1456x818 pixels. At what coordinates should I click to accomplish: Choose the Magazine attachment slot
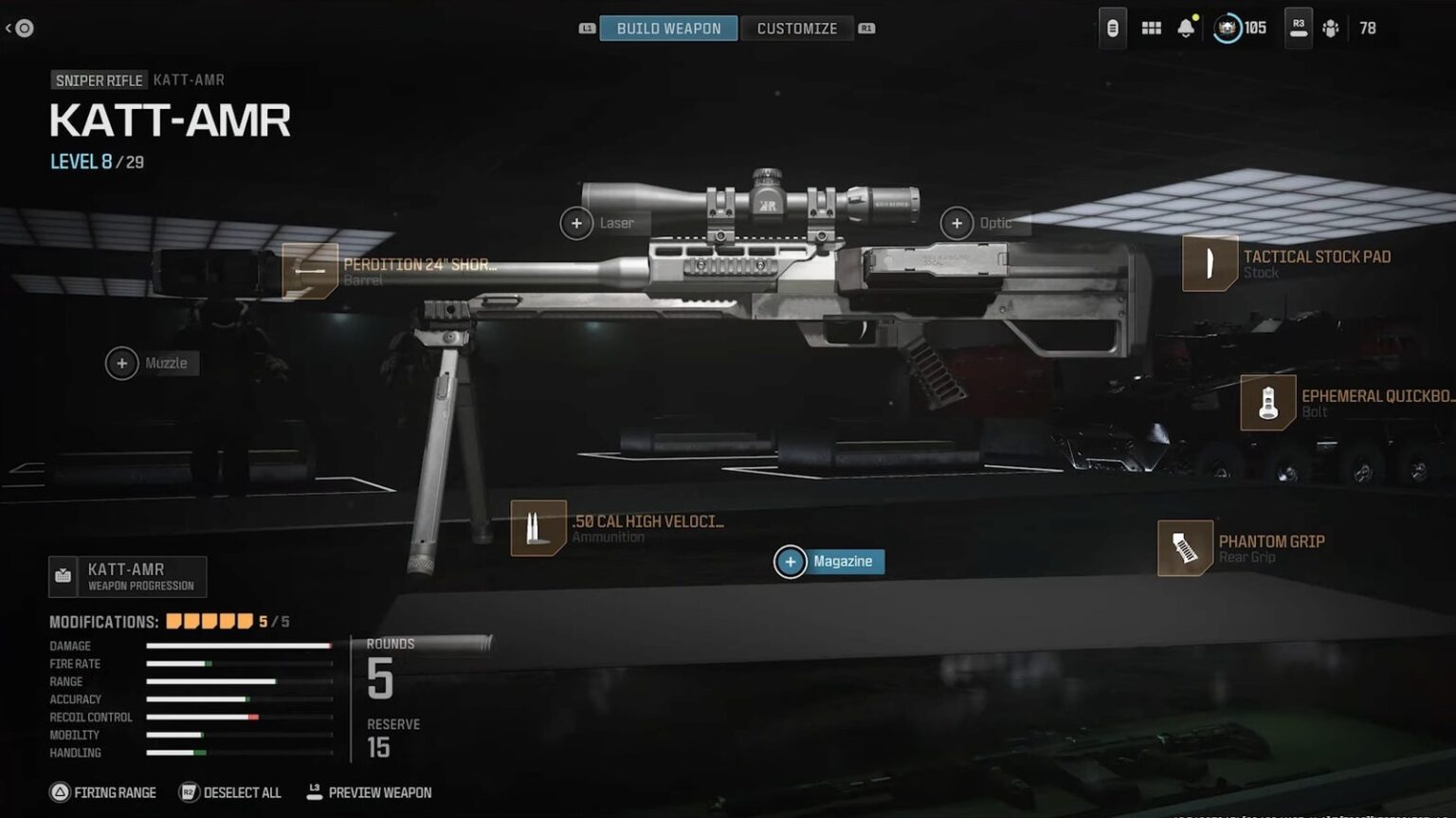(x=791, y=561)
